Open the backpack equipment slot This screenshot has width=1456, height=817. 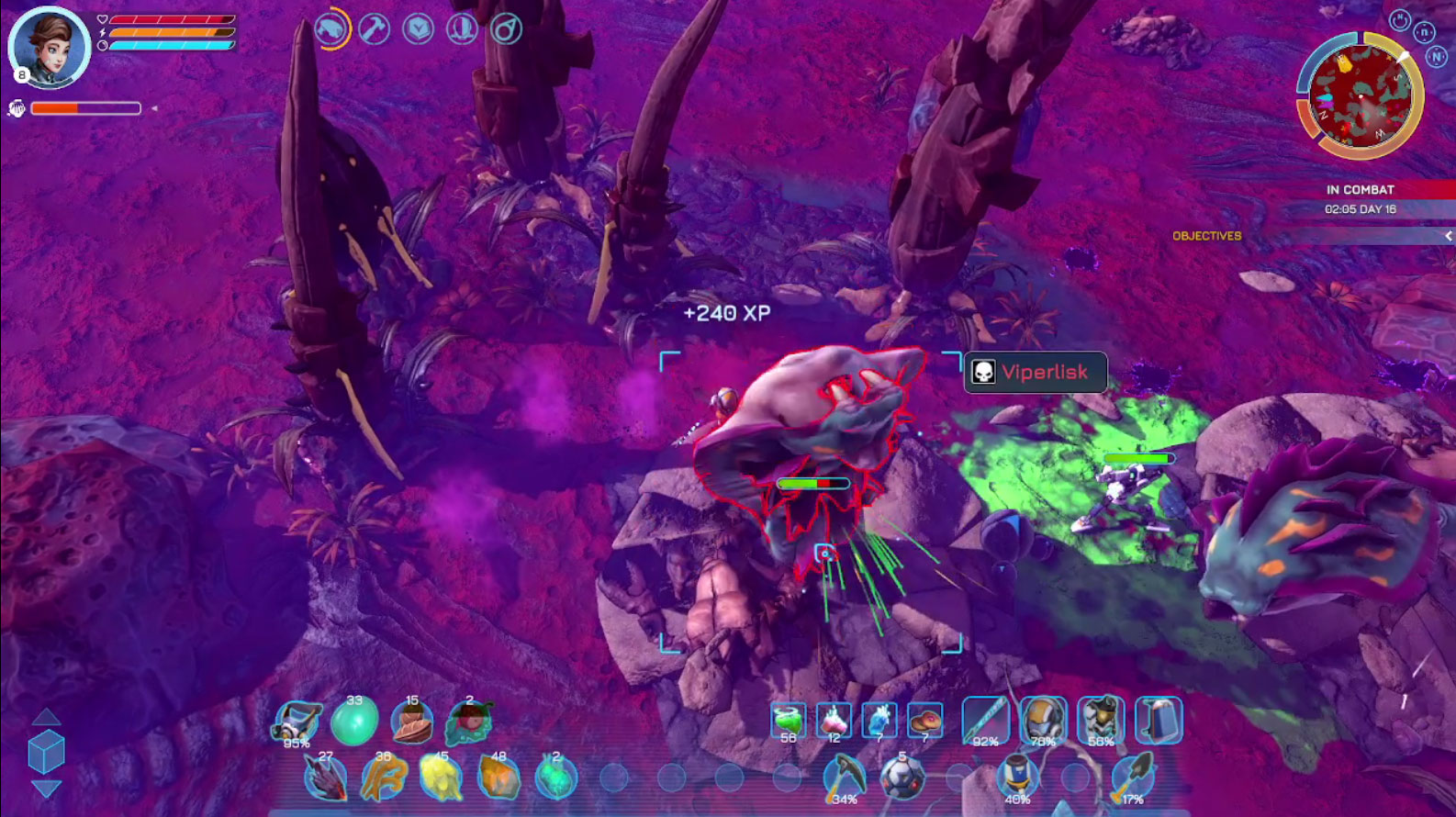[x=1159, y=721]
